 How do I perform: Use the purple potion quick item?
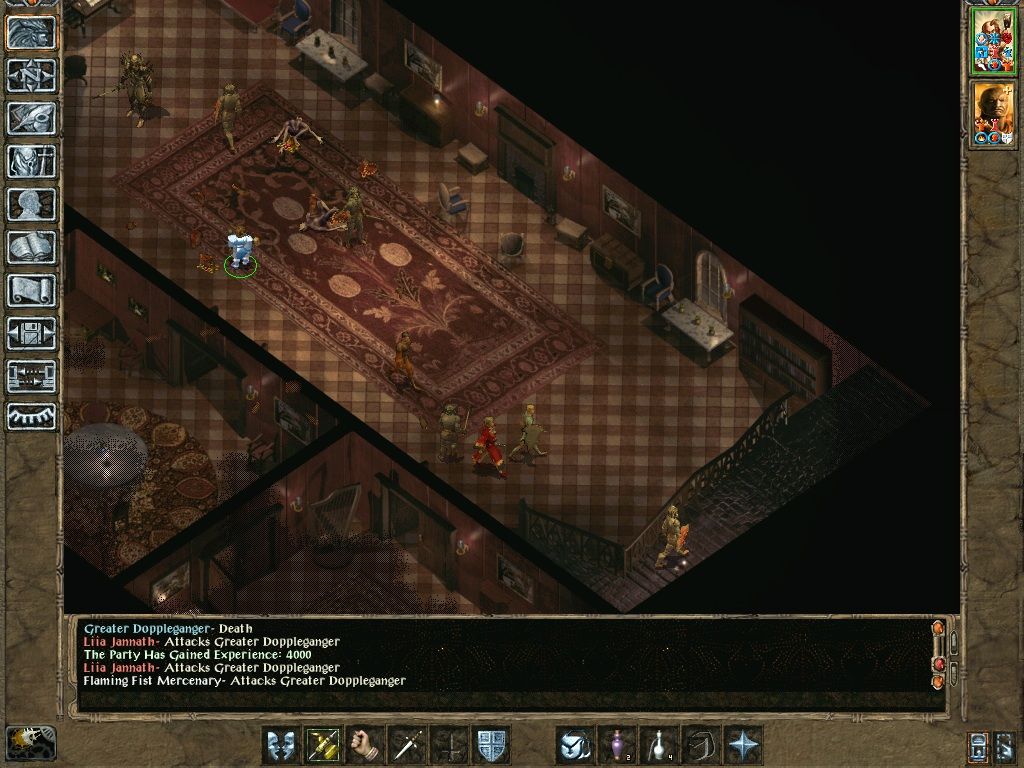617,745
